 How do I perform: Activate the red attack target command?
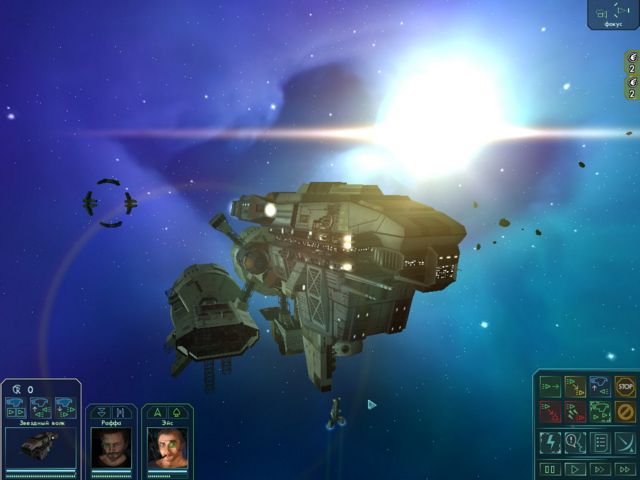(550, 411)
